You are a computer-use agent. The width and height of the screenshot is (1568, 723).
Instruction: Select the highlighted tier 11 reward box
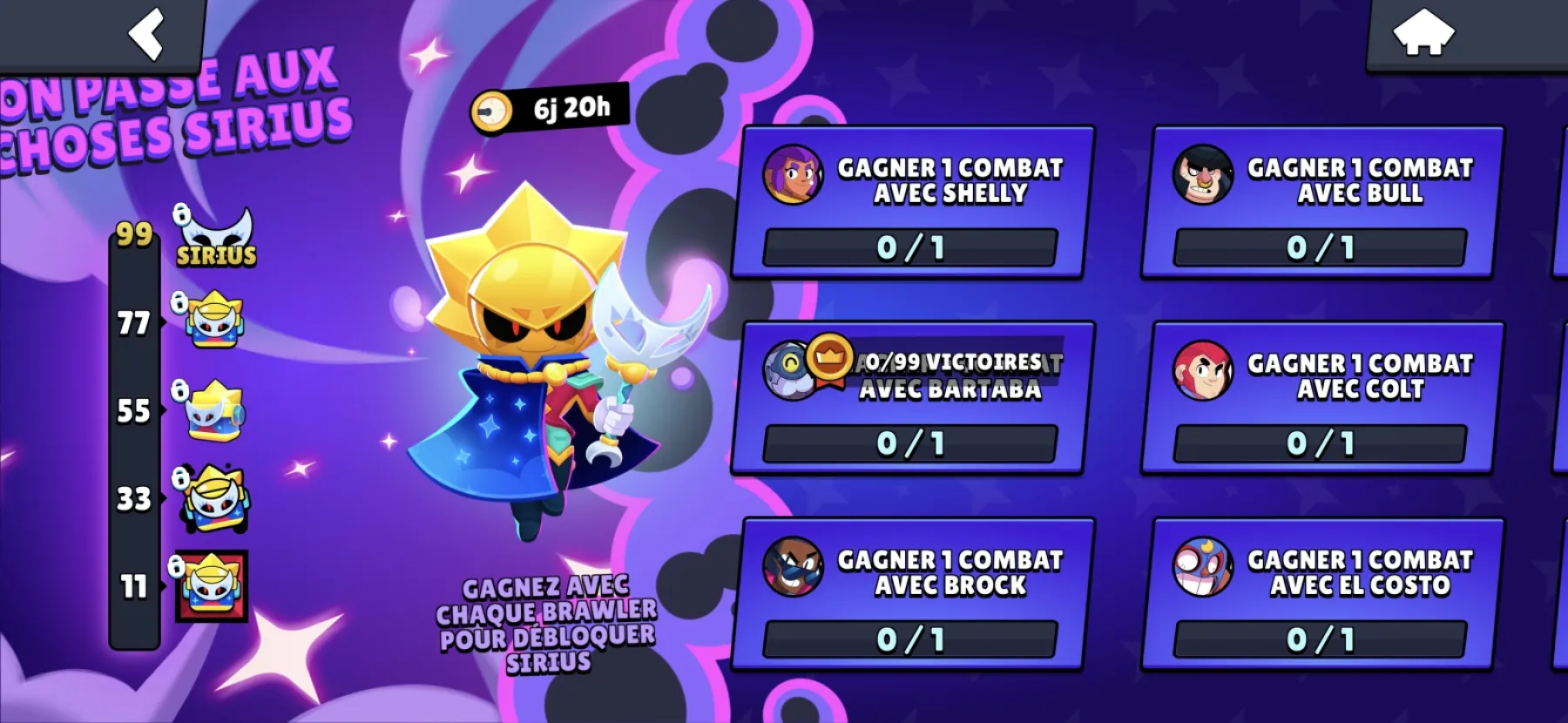click(x=212, y=586)
